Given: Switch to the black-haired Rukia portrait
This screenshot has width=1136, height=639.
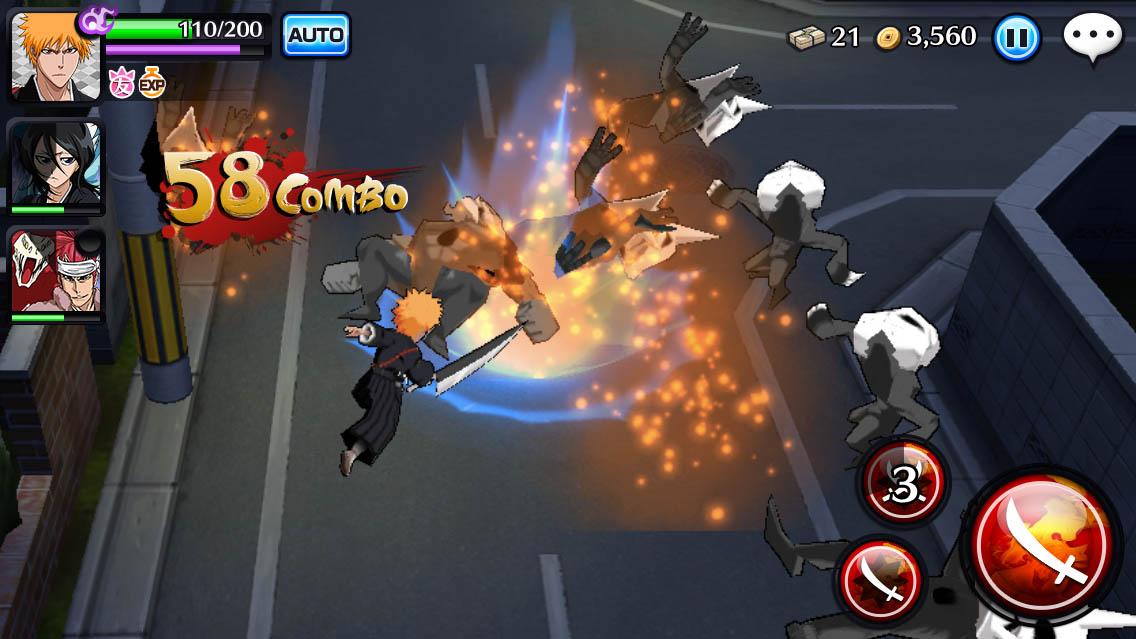Looking at the screenshot, I should (56, 167).
